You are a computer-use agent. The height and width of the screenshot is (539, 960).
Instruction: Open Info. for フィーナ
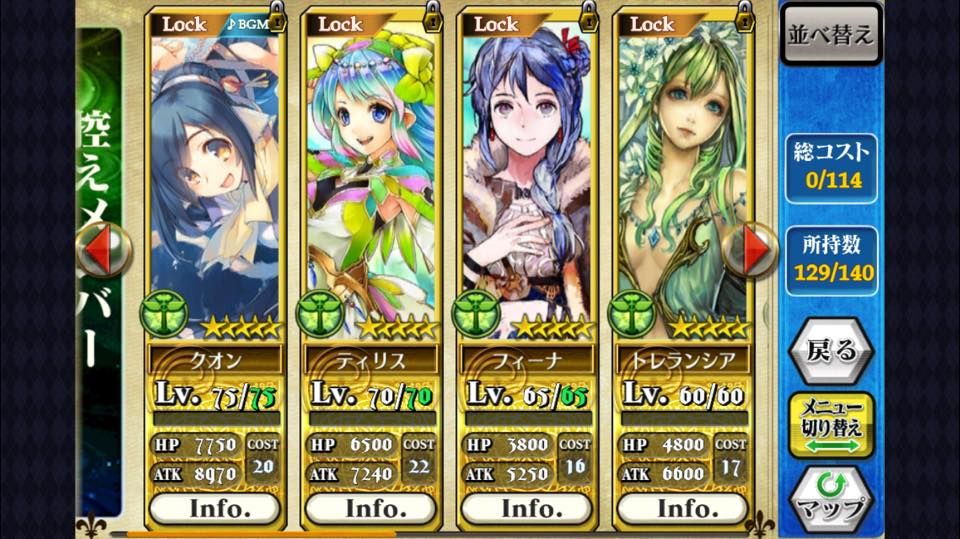pyautogui.click(x=527, y=508)
